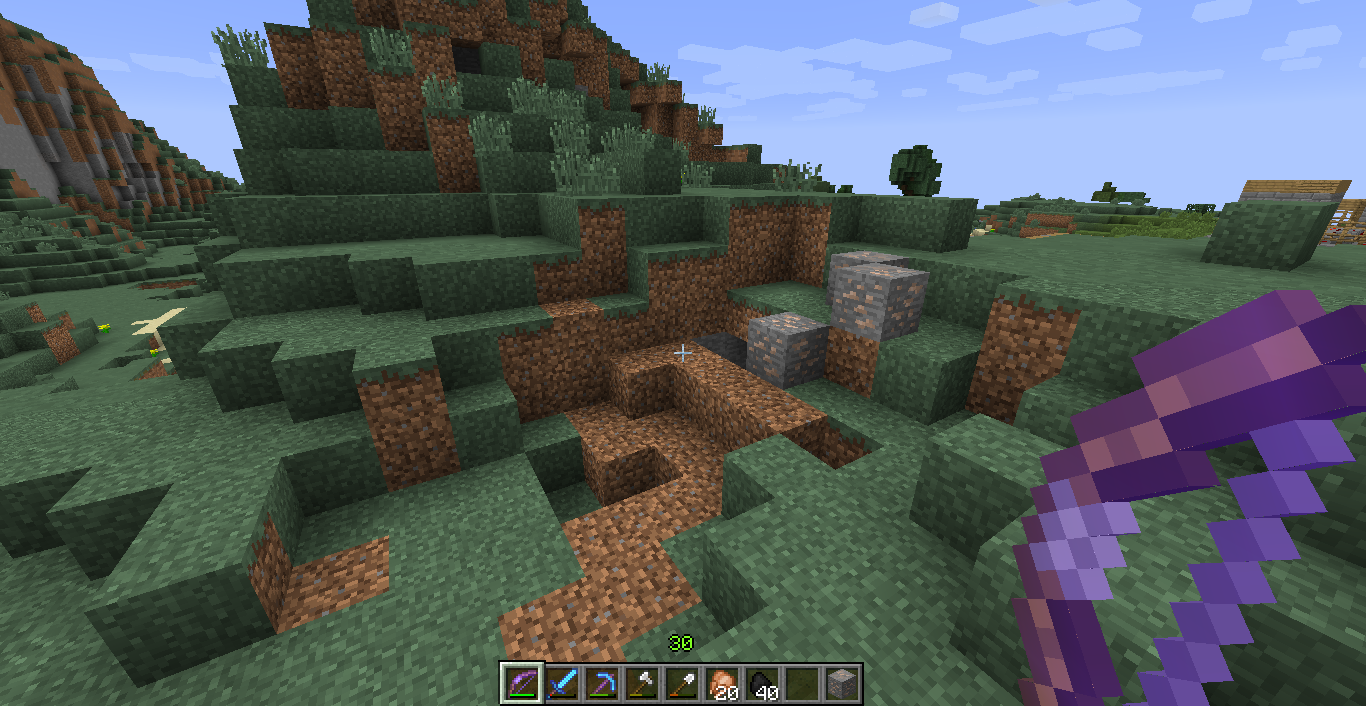The height and width of the screenshot is (706, 1366).
Task: Select the food stack of 20
Action: (721, 684)
